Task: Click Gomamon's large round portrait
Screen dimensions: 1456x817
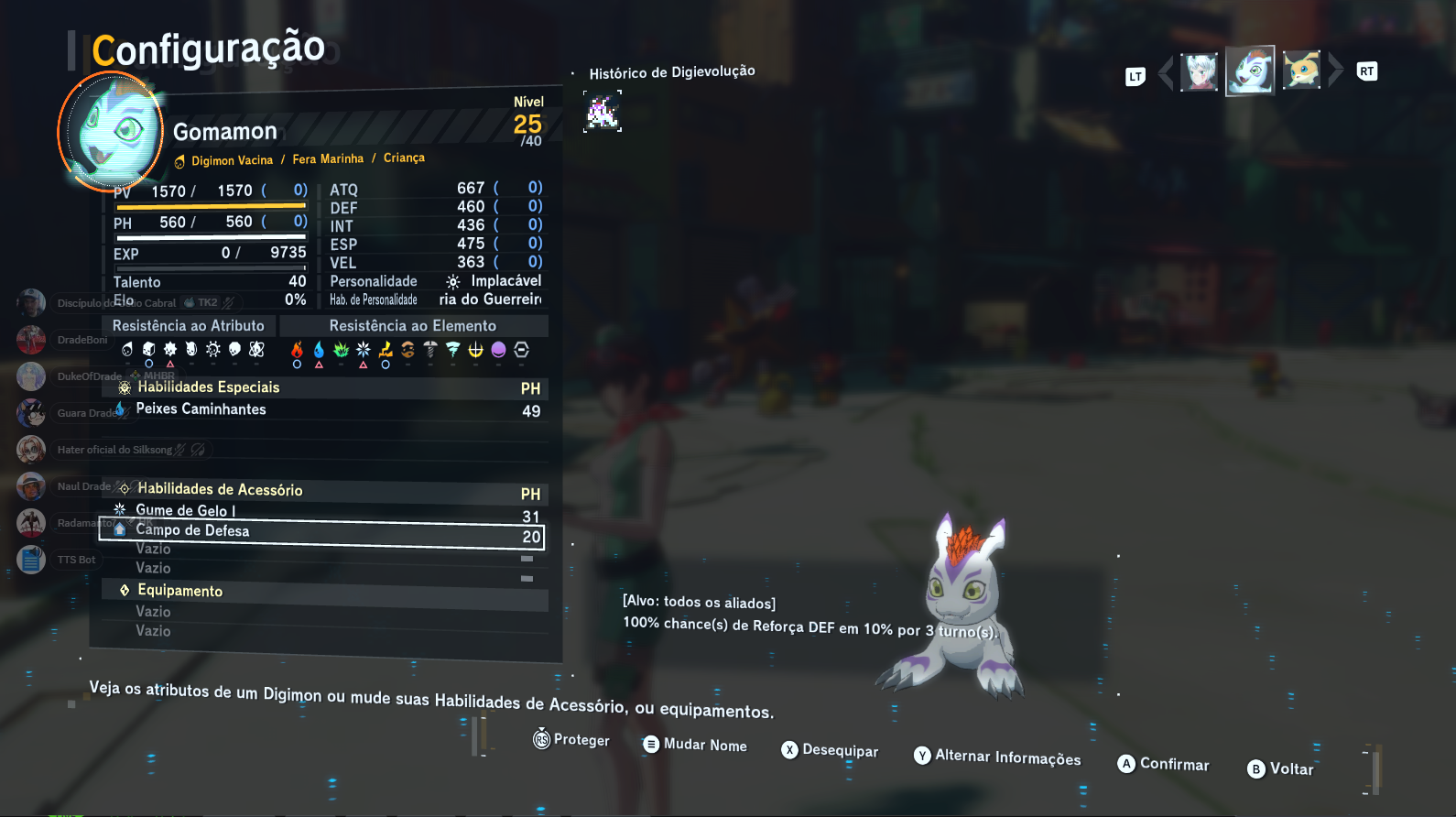Action: (x=111, y=131)
